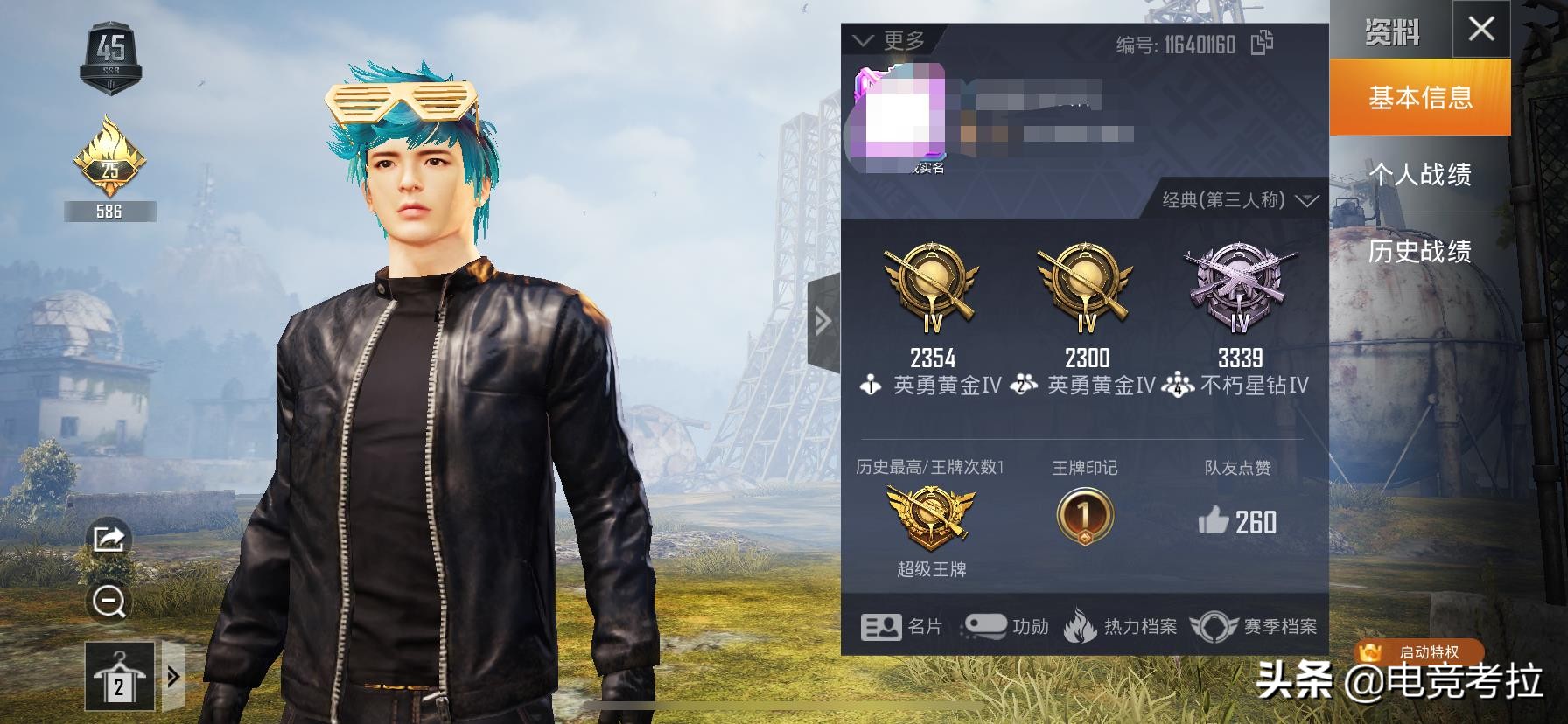The height and width of the screenshot is (724, 1568).
Task: Tap the 队友点赞 thumbs-up icon
Action: pyautogui.click(x=1214, y=522)
